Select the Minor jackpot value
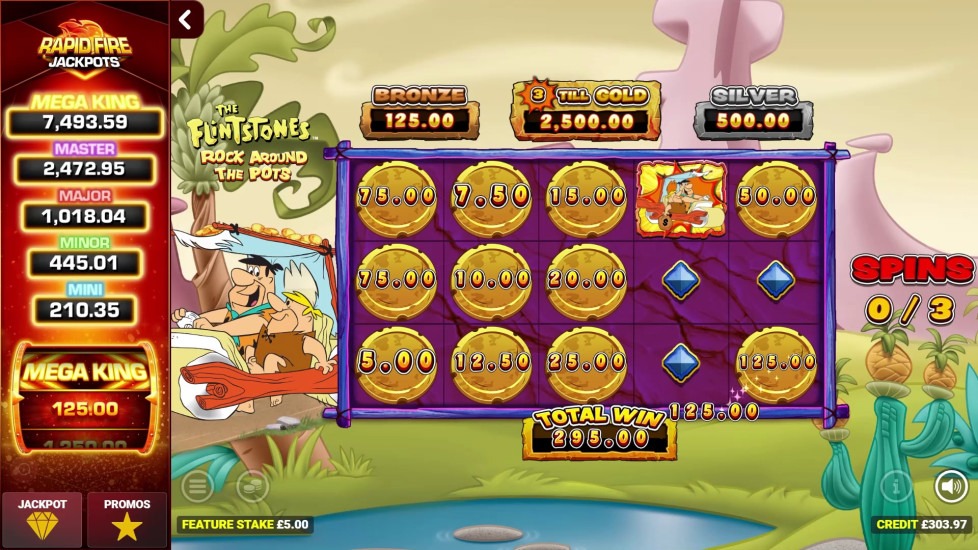The height and width of the screenshot is (550, 978). point(85,263)
